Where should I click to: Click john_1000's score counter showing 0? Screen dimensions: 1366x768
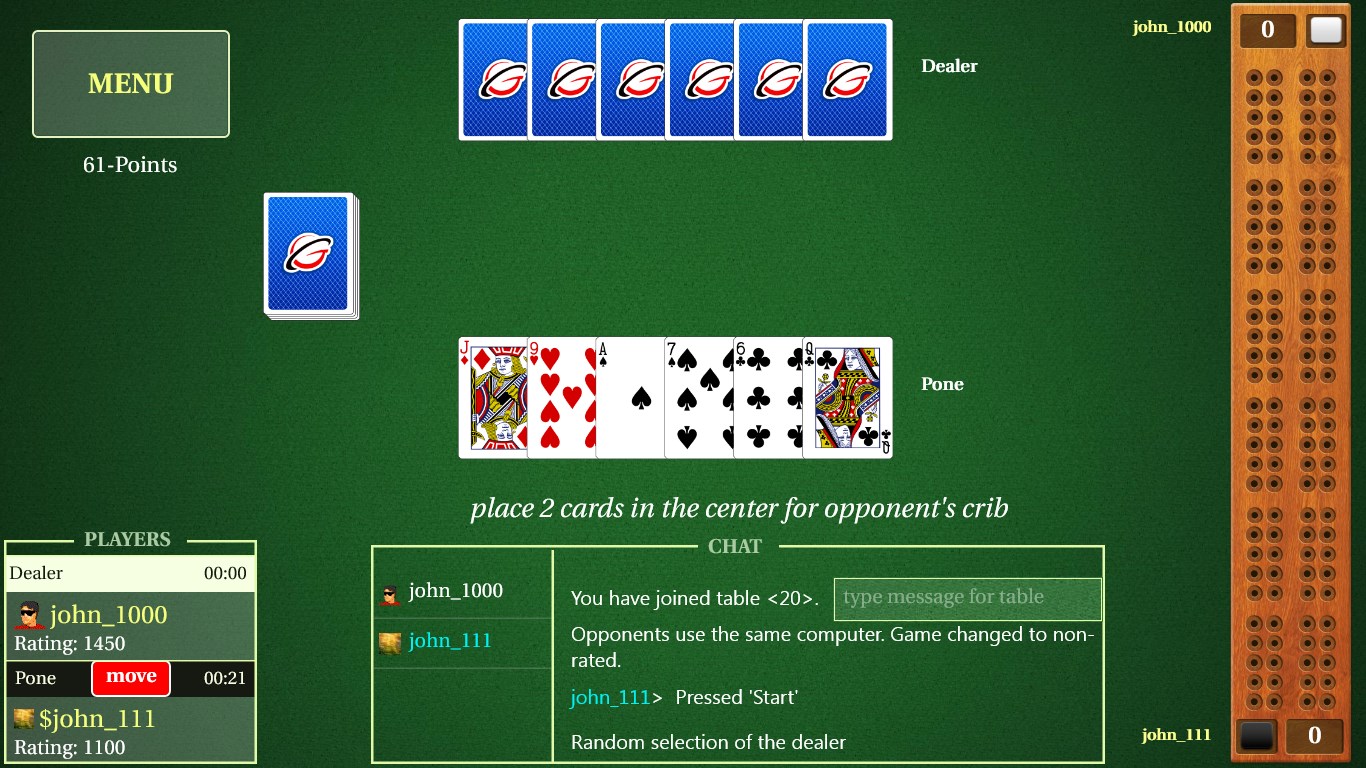pos(1266,29)
